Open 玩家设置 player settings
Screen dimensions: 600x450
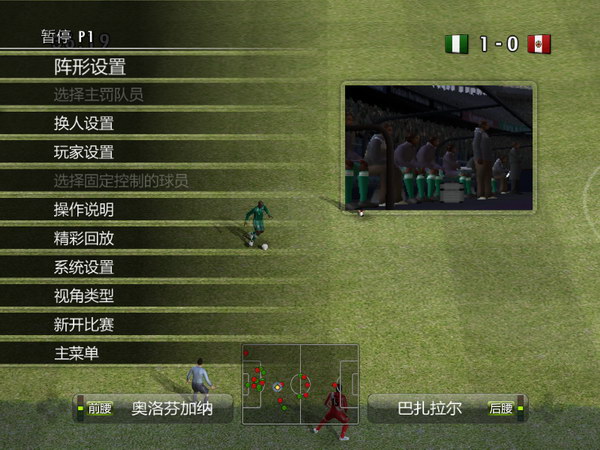84,153
